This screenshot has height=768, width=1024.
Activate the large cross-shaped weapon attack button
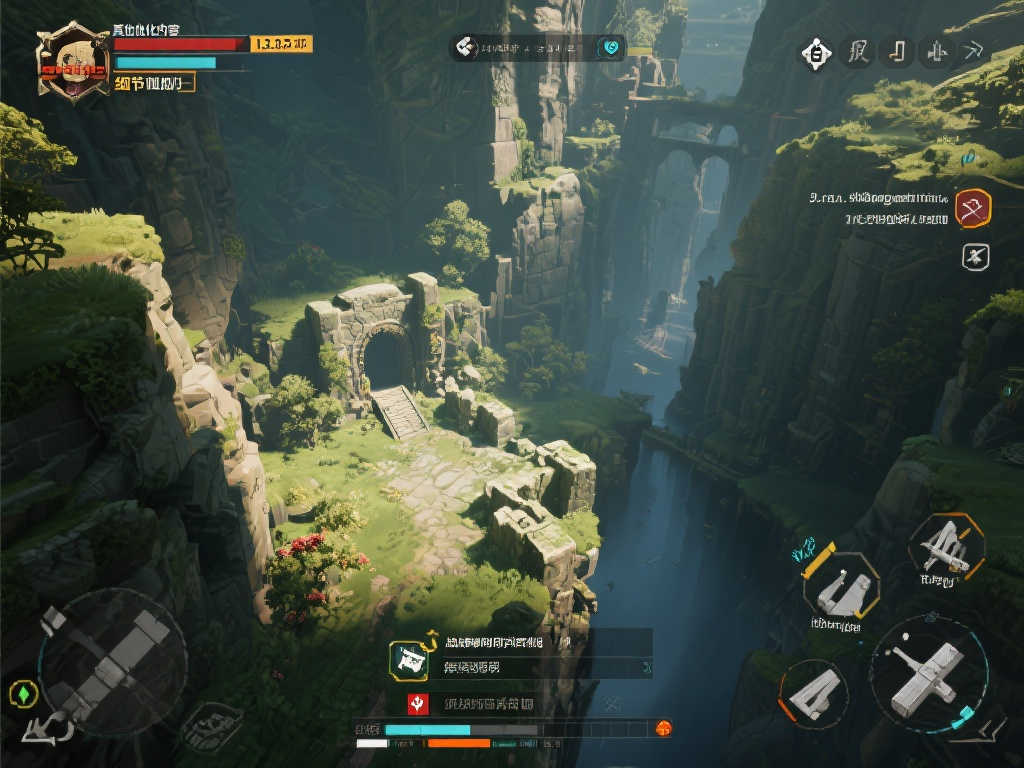[x=929, y=672]
